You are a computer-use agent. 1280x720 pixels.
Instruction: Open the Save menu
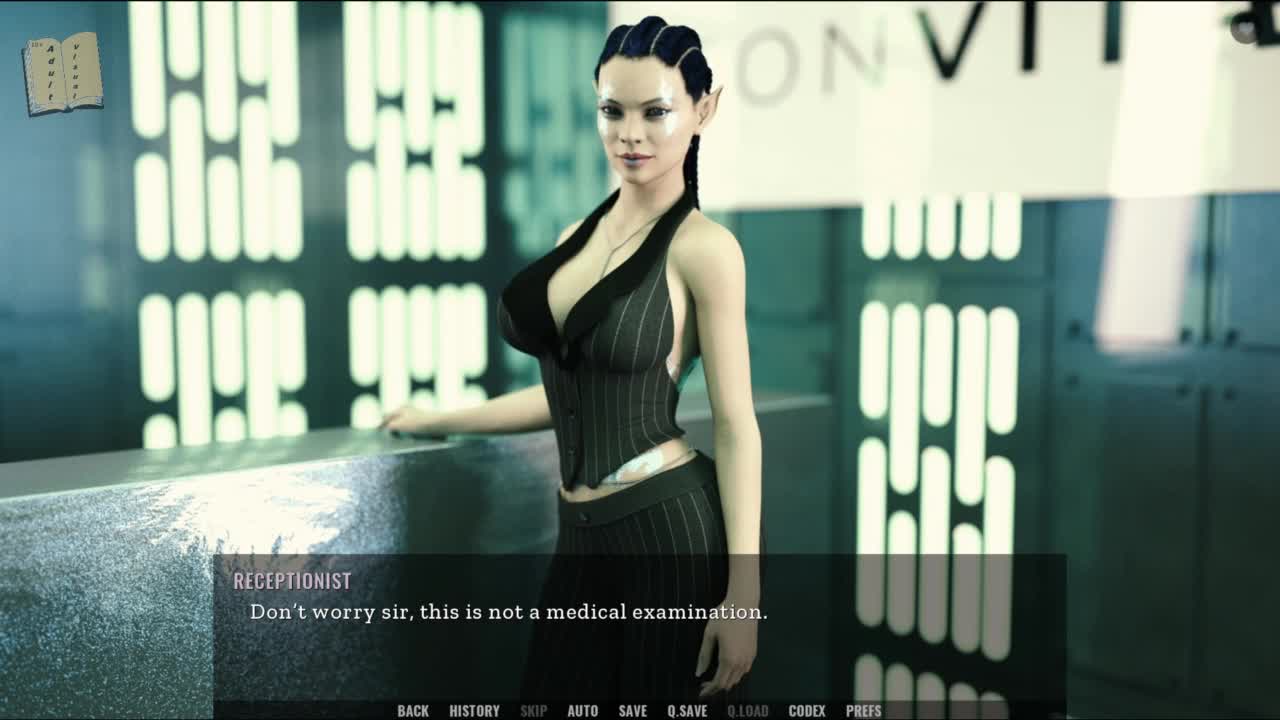(632, 711)
